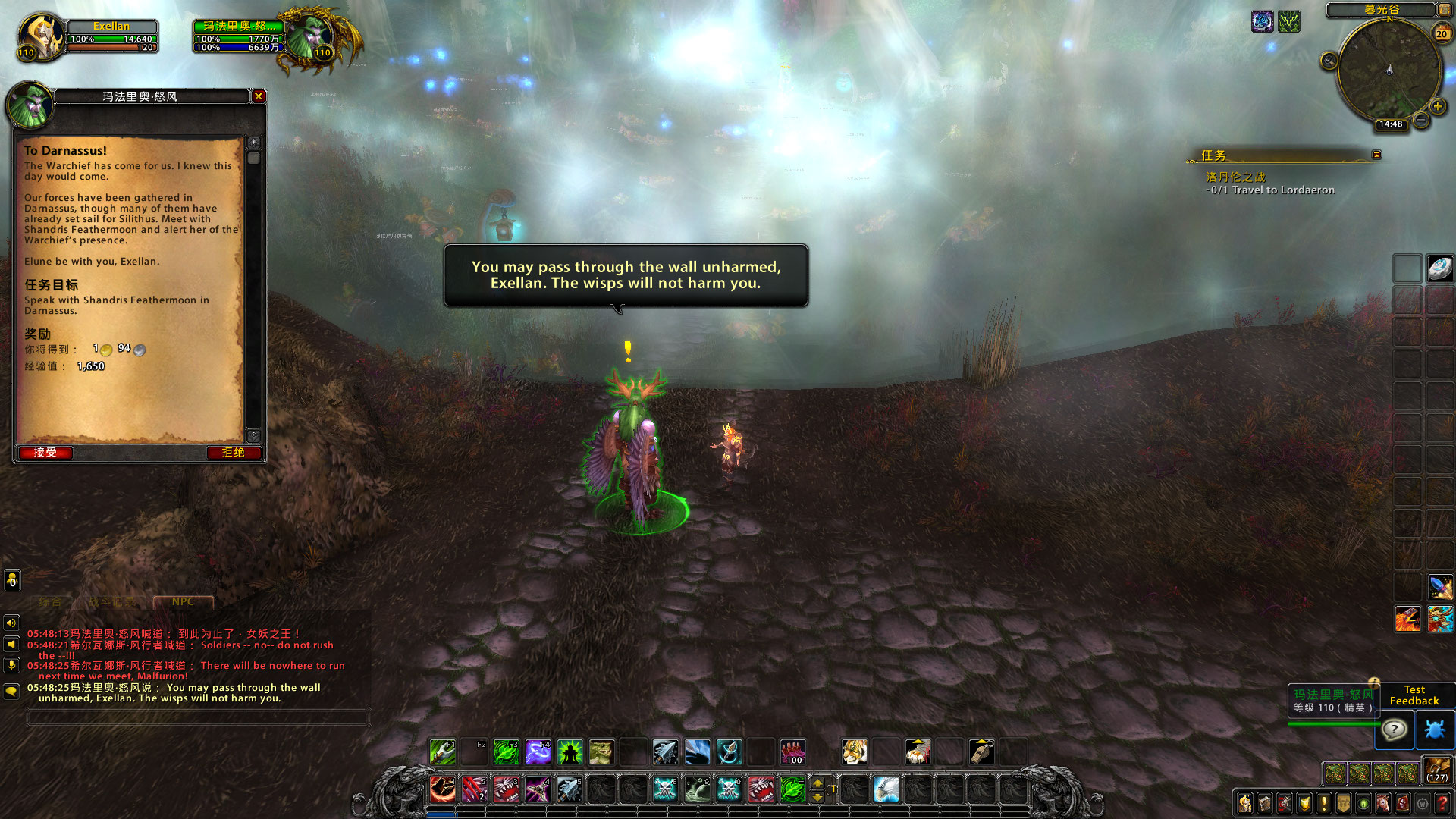Zoom out on the minimap

(x=1421, y=120)
